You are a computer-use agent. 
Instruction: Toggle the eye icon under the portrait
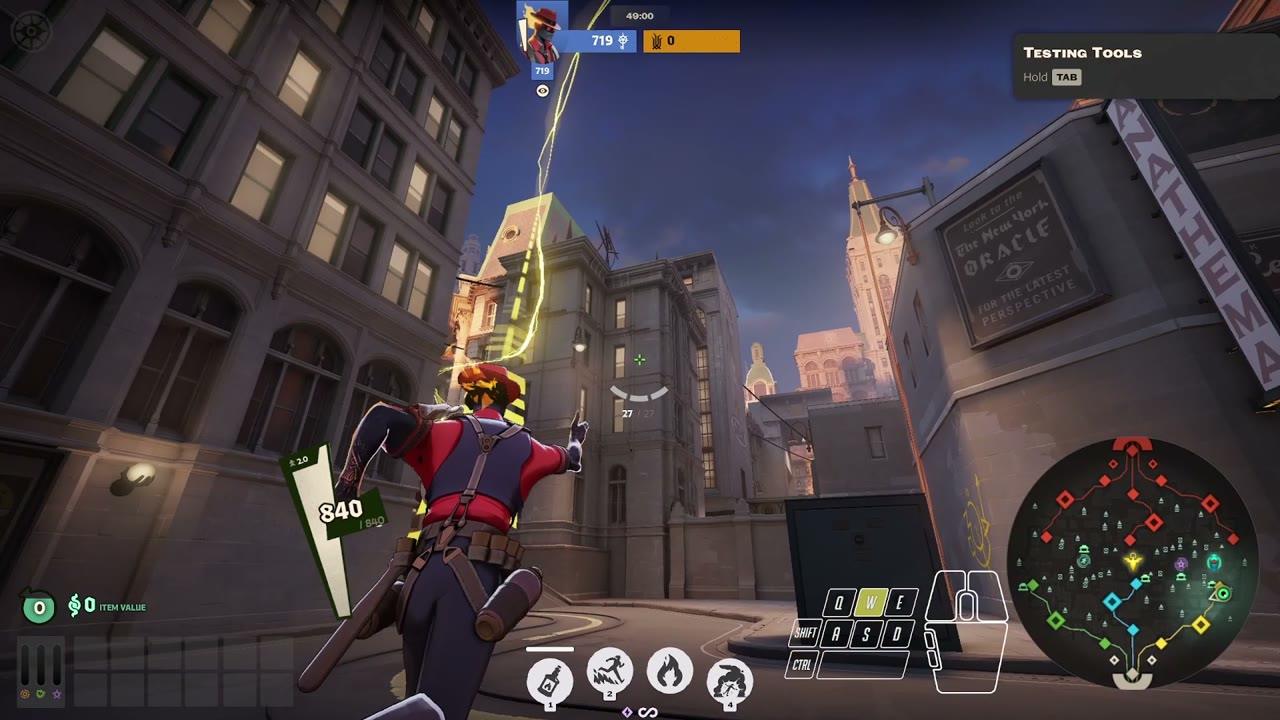pos(542,91)
